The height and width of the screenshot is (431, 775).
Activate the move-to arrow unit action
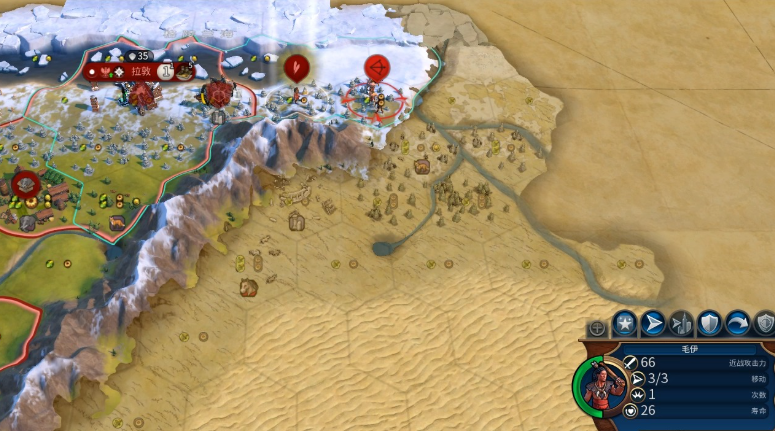pos(653,323)
